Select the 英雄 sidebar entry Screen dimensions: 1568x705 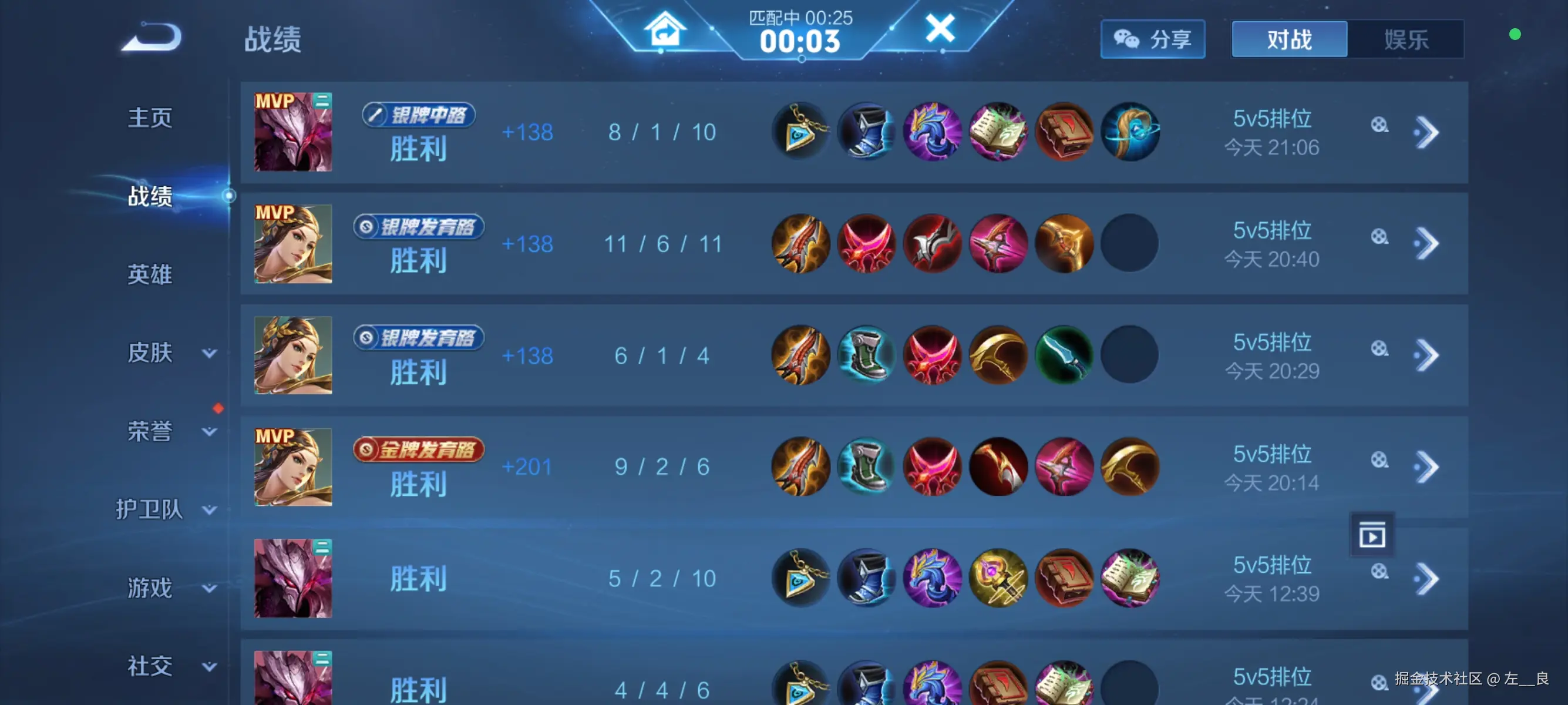point(150,274)
